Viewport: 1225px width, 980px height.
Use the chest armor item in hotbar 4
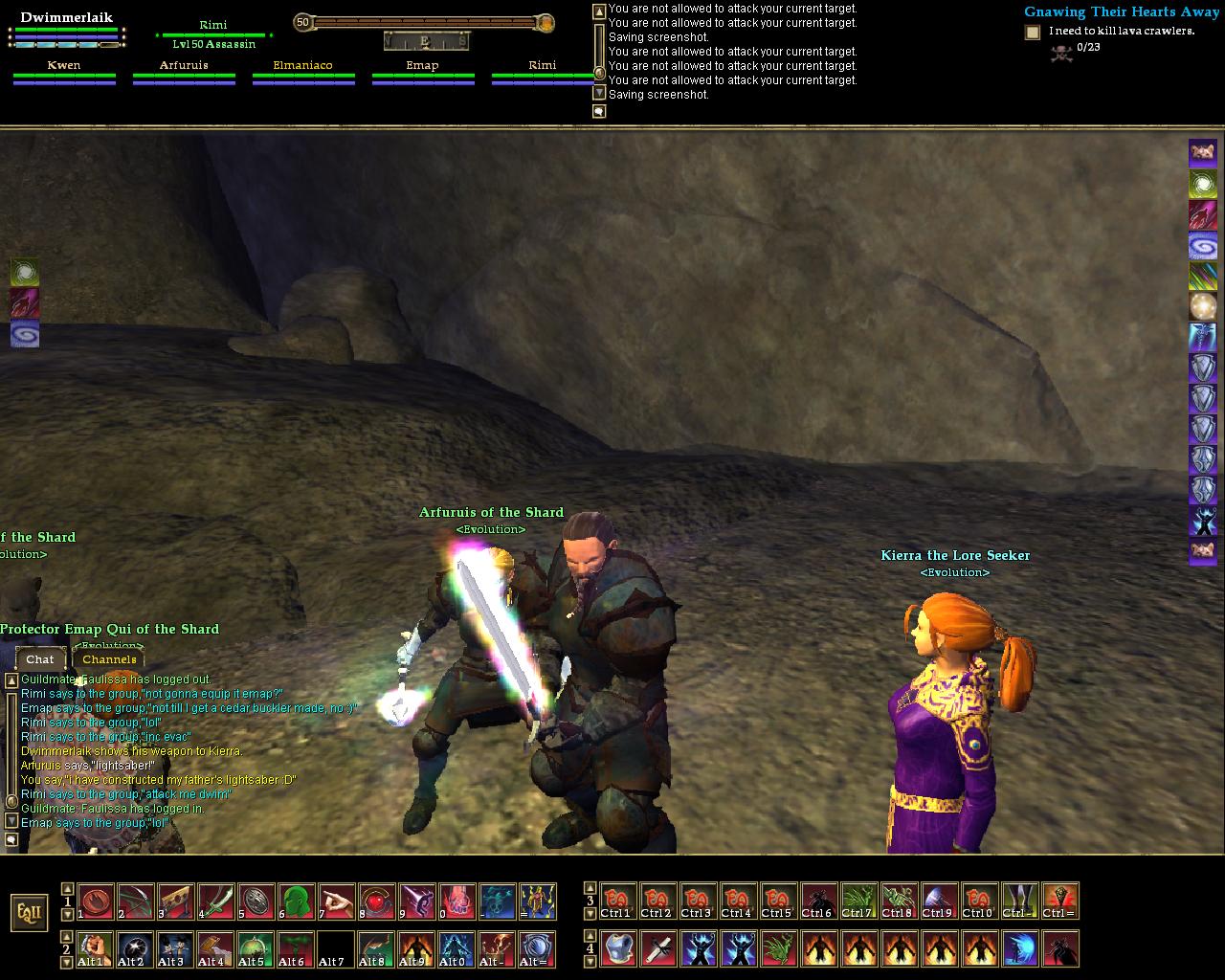[617, 949]
